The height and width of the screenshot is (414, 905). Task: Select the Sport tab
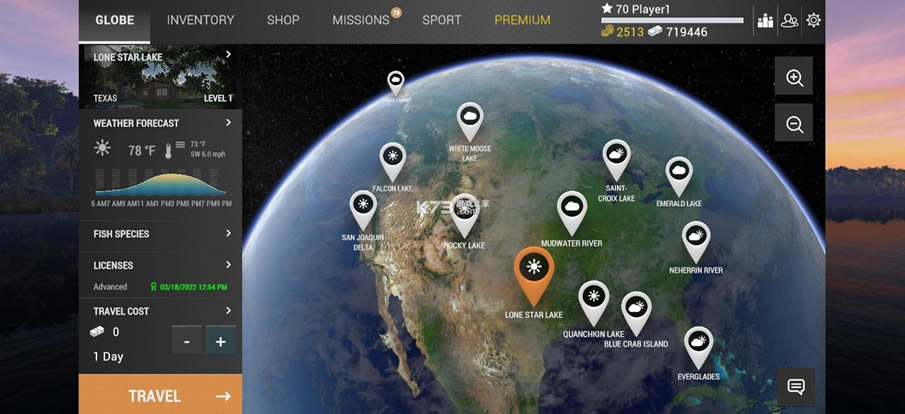click(442, 20)
